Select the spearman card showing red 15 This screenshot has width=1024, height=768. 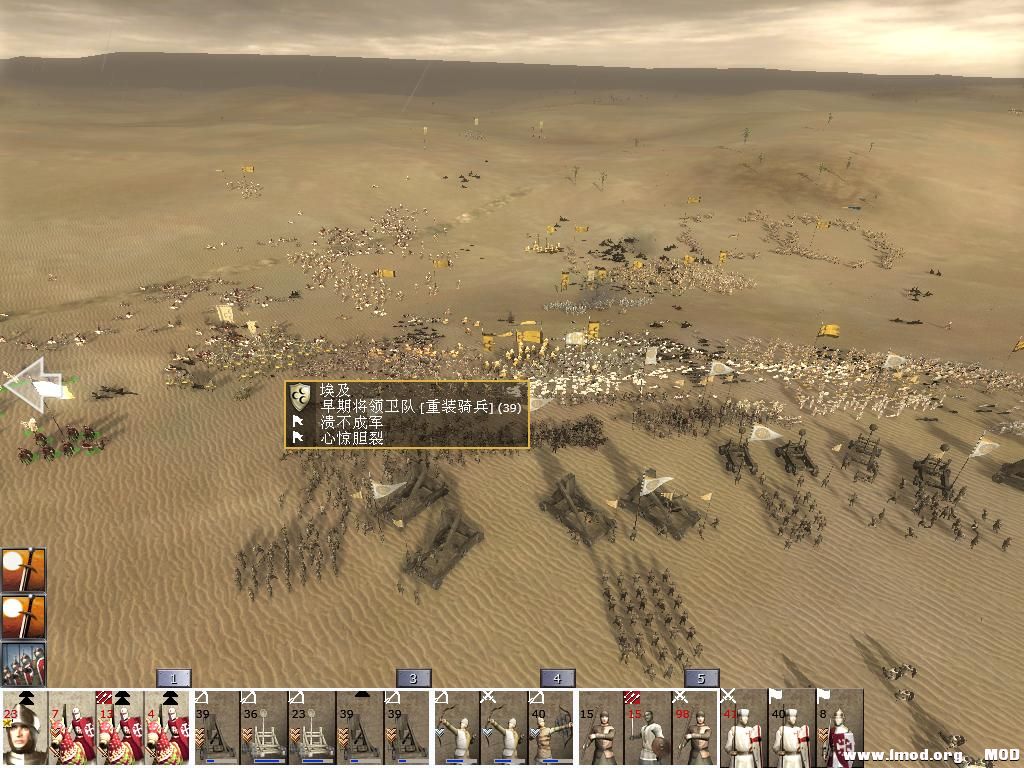pyautogui.click(x=648, y=729)
